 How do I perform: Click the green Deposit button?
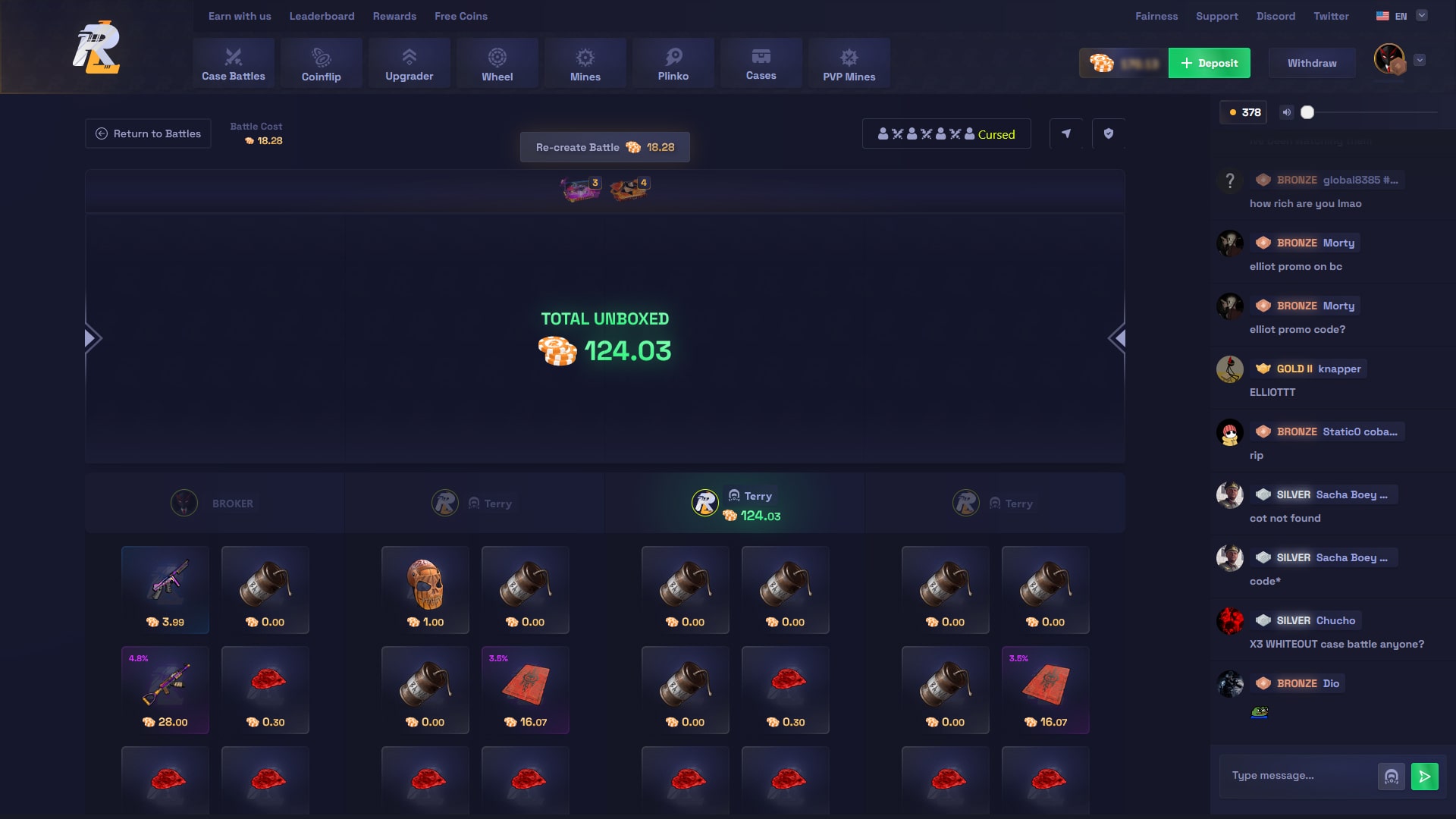1209,63
